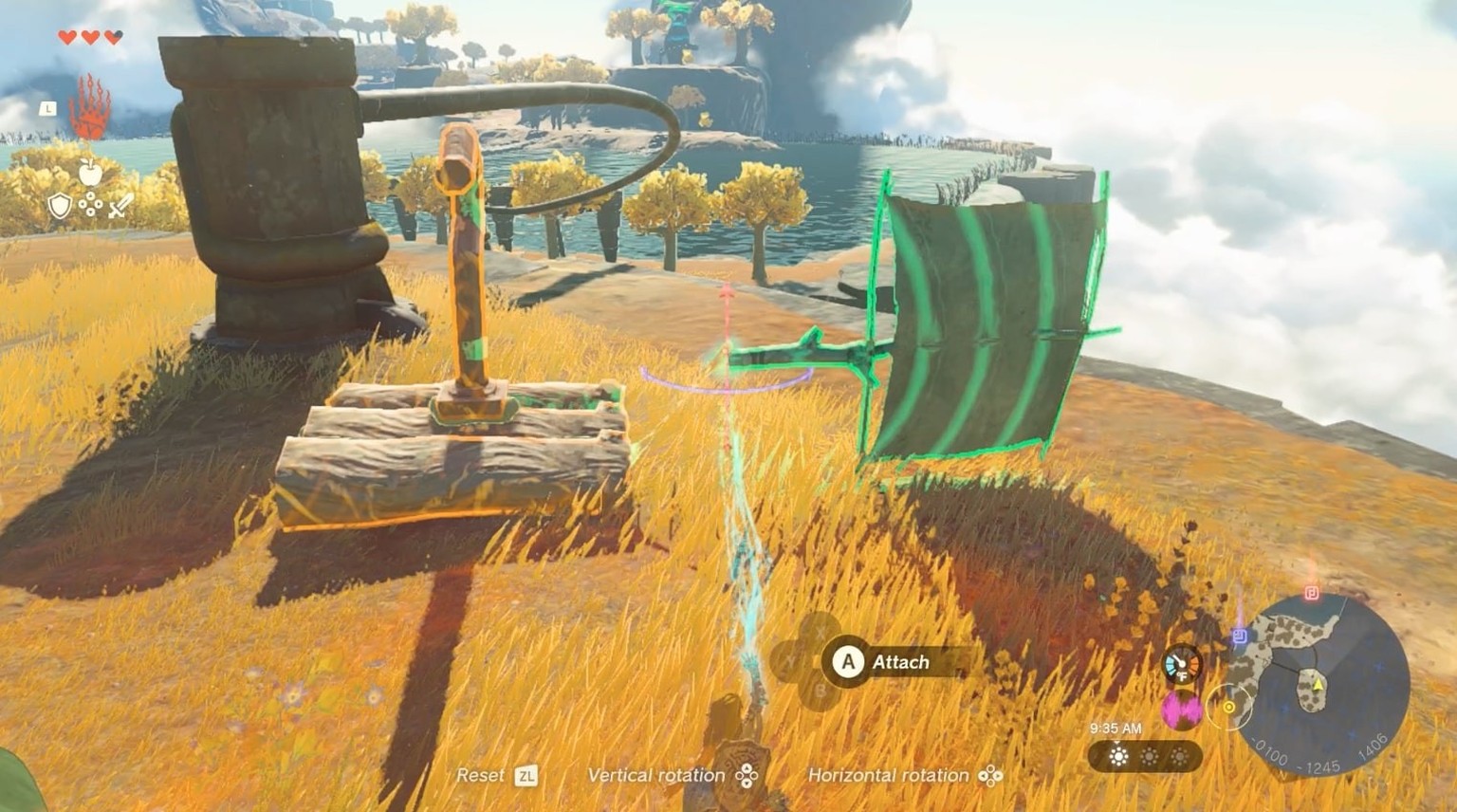Screen dimensions: 1457x812
Task: Select the red shrine marker on minimap
Action: 1312,593
